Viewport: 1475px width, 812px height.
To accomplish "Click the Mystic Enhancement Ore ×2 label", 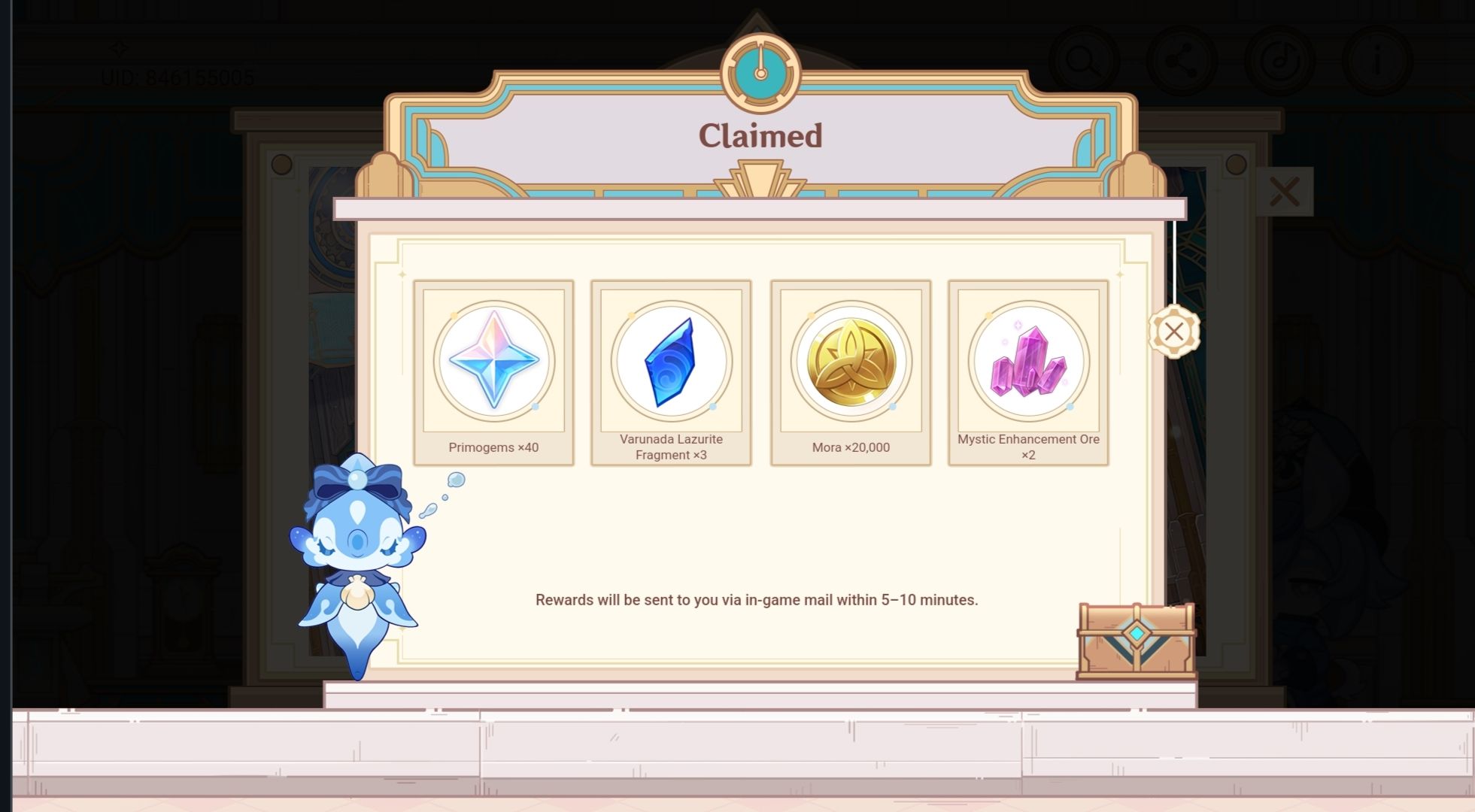I will [x=1027, y=447].
